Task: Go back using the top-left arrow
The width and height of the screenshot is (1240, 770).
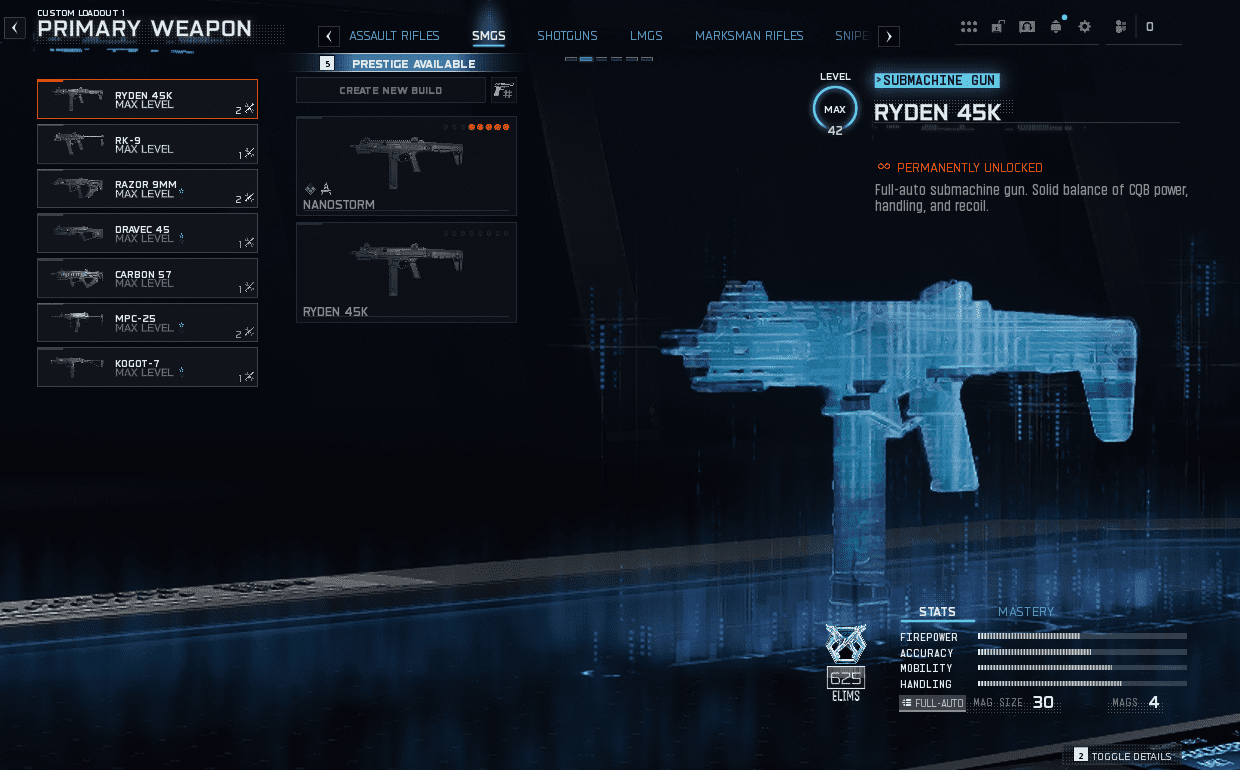Action: pos(15,29)
